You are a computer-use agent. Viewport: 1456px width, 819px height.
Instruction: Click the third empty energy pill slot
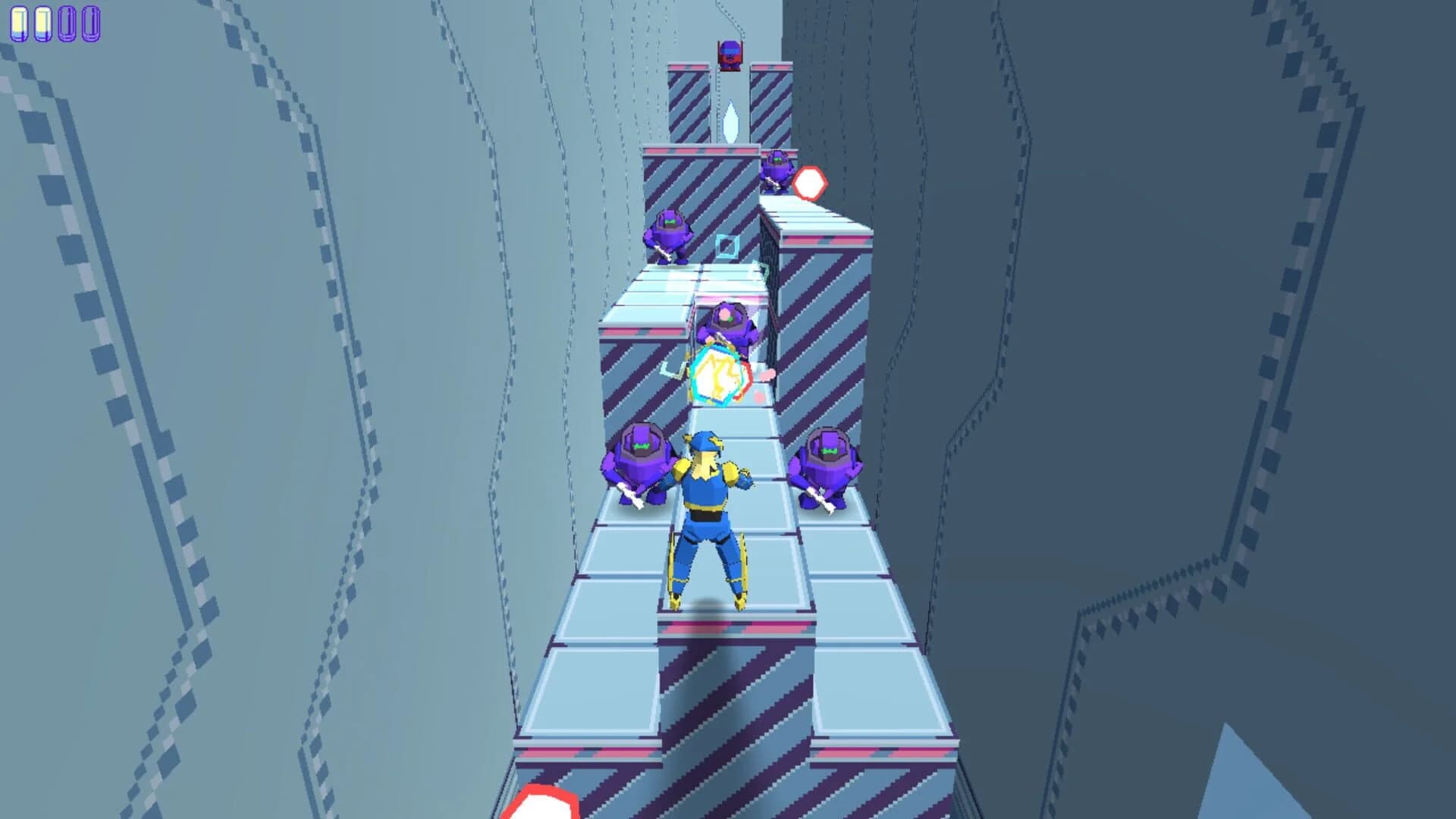[67, 21]
